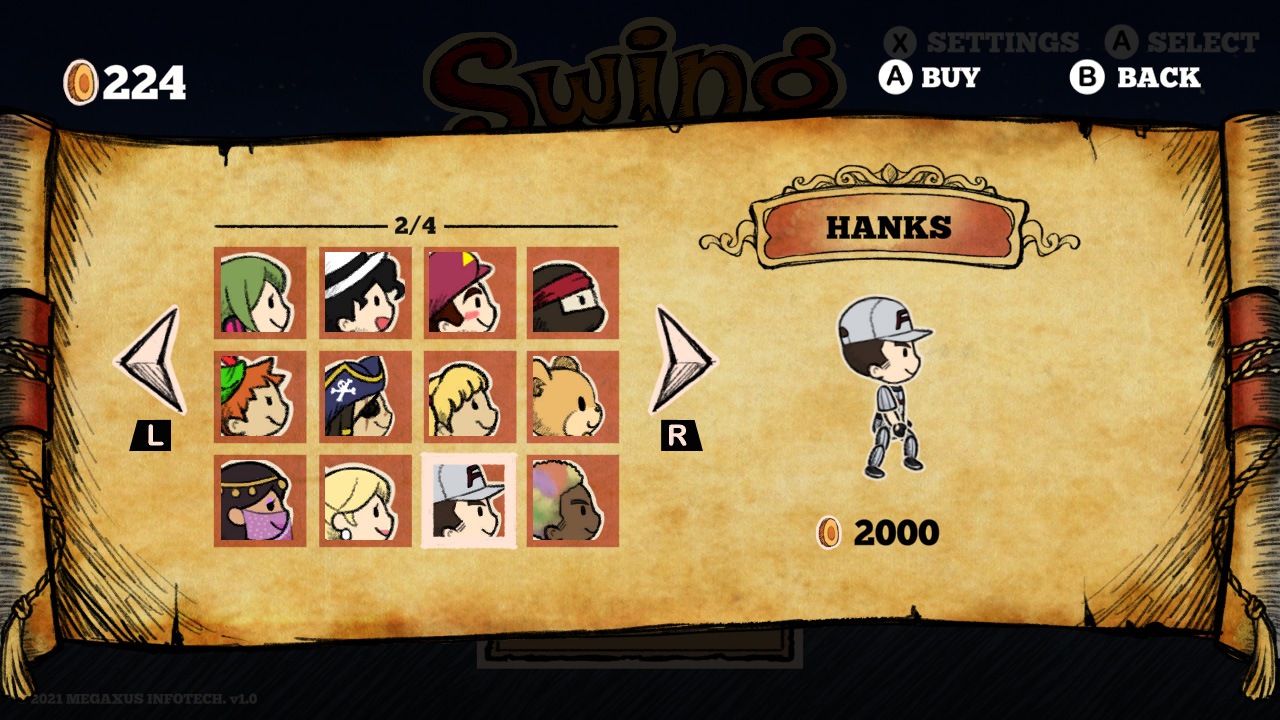This screenshot has height=720, width=1280.
Task: Select the character wearing the striped fedora
Action: point(365,293)
